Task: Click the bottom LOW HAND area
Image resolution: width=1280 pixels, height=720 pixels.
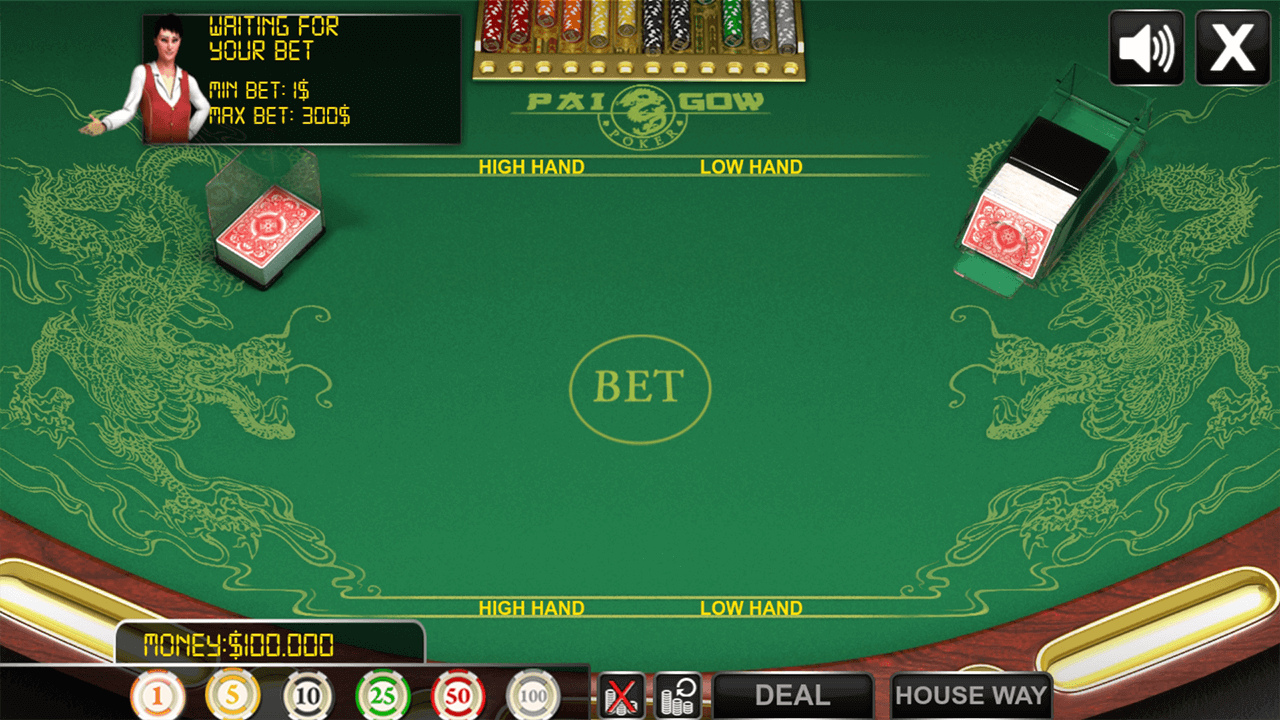Action: coord(751,607)
